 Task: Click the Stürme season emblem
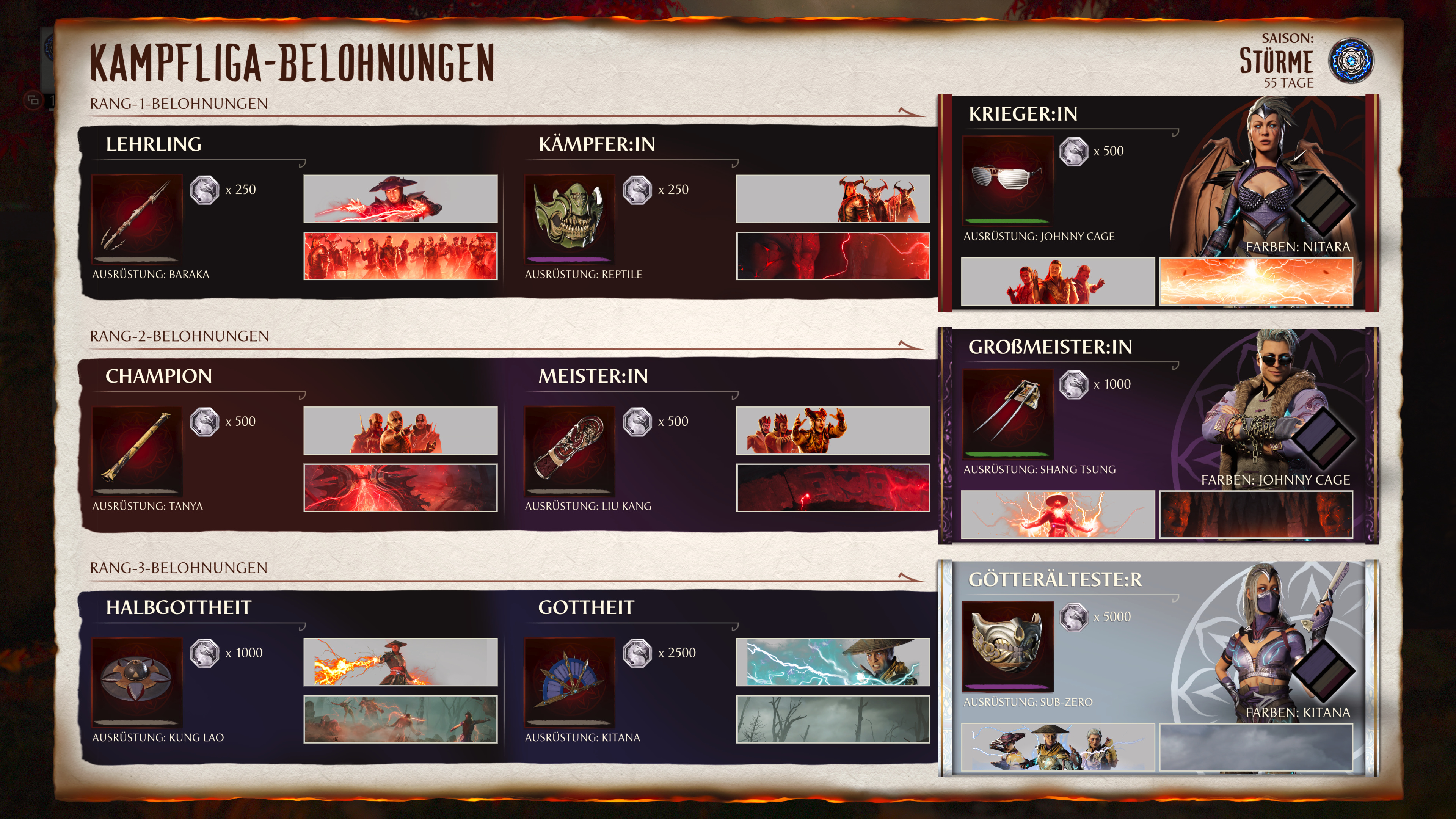1350,61
